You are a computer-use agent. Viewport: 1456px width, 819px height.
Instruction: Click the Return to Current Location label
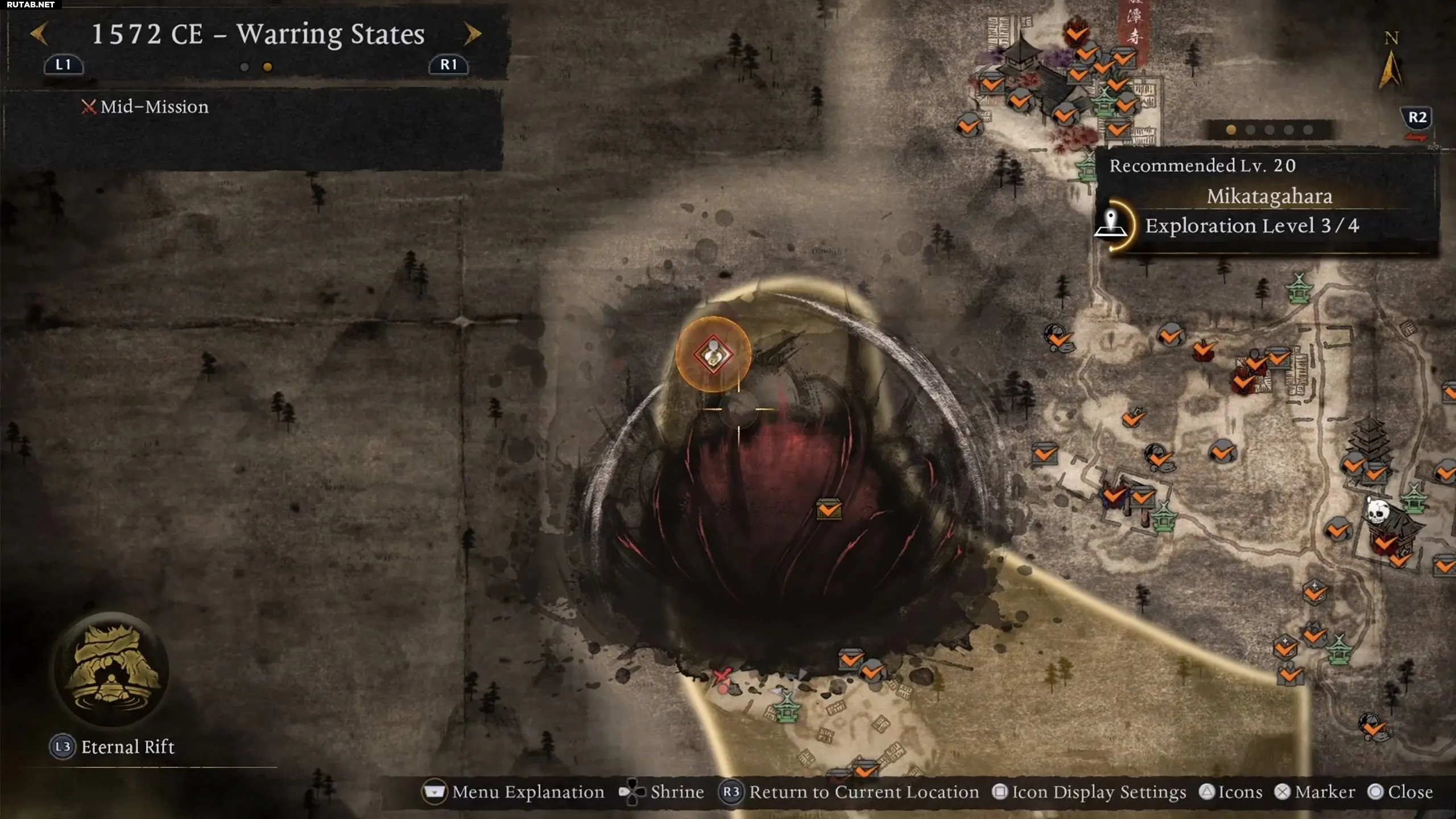[x=863, y=792]
